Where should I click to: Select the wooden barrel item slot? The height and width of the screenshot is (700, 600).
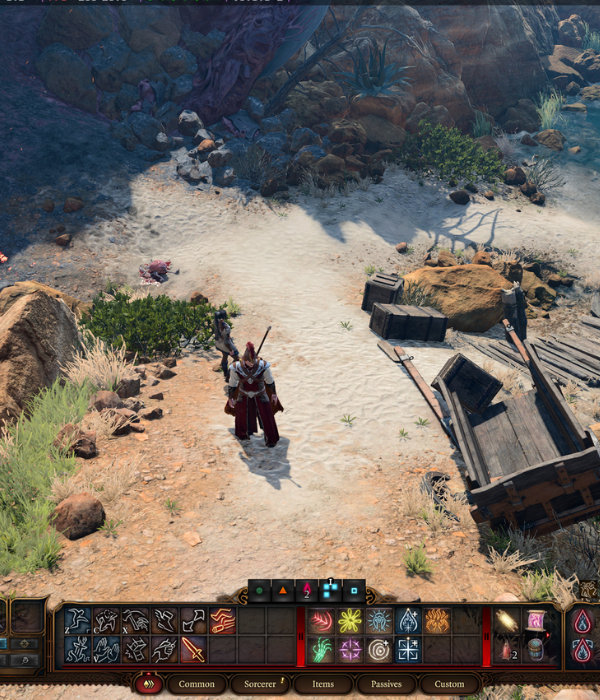click(x=536, y=650)
